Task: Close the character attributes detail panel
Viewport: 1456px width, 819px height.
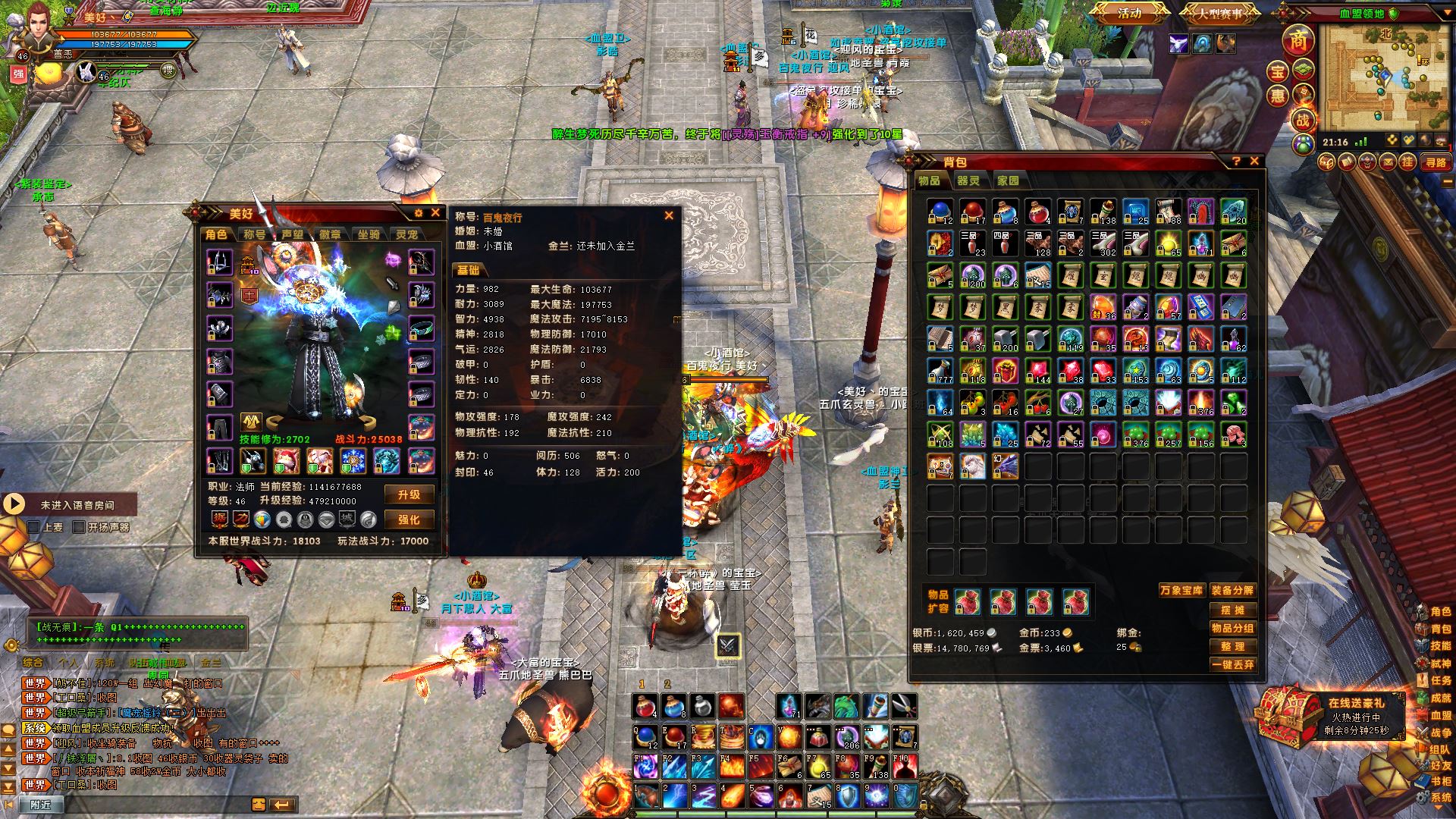Action: click(x=669, y=215)
